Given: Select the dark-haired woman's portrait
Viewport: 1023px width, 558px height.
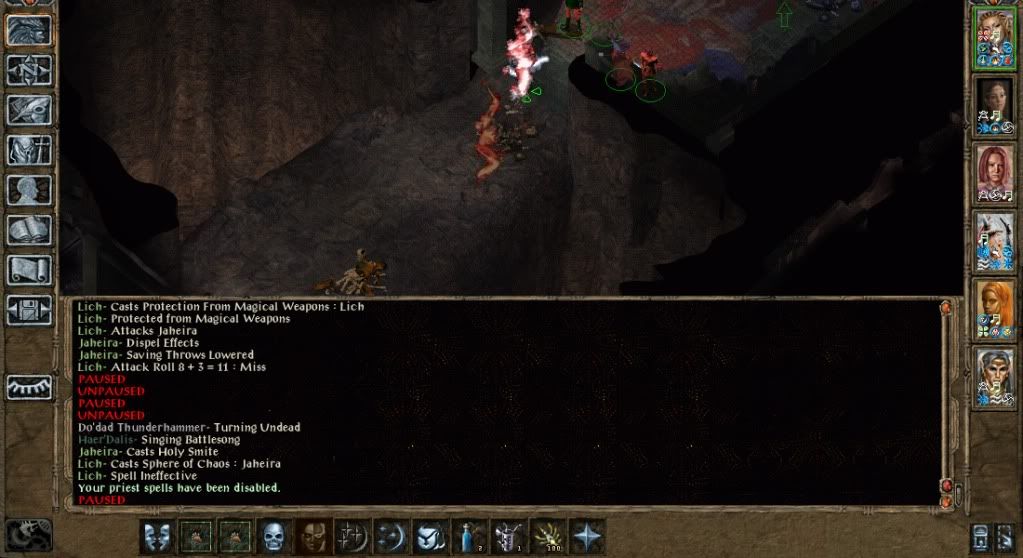Looking at the screenshot, I should coord(994,106).
